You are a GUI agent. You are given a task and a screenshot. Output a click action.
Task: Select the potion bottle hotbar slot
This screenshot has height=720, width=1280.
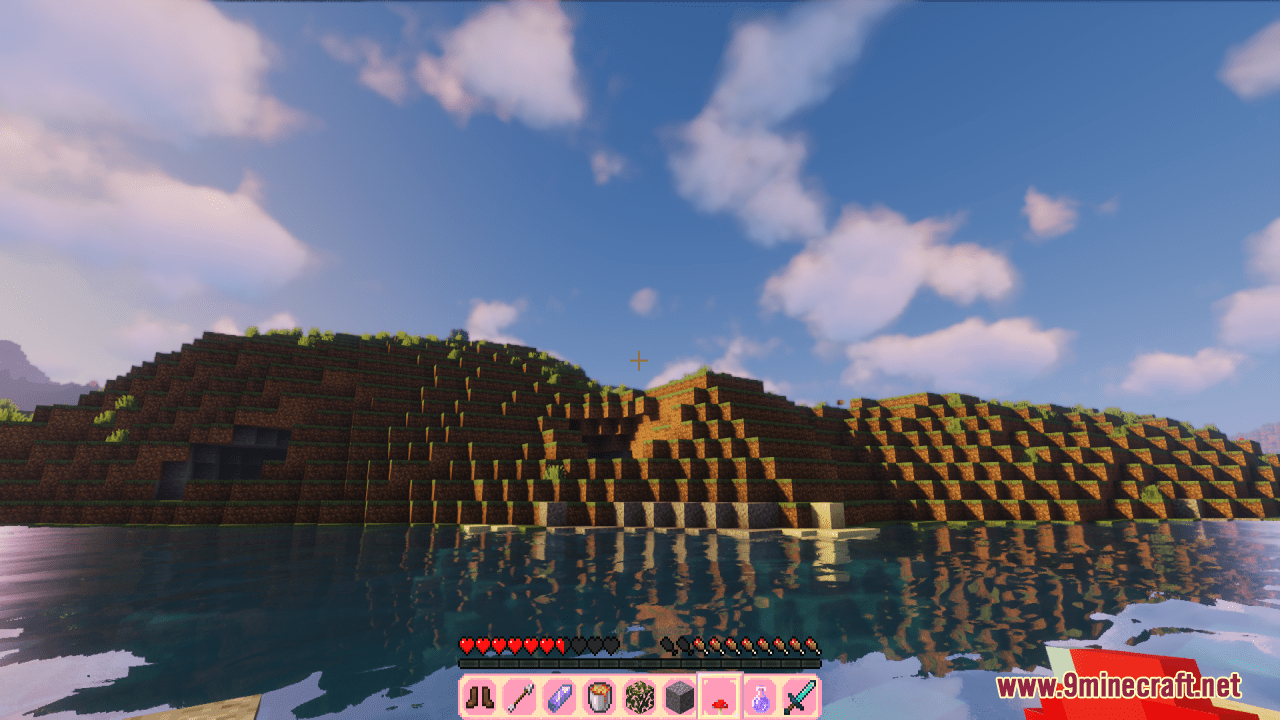pos(758,692)
